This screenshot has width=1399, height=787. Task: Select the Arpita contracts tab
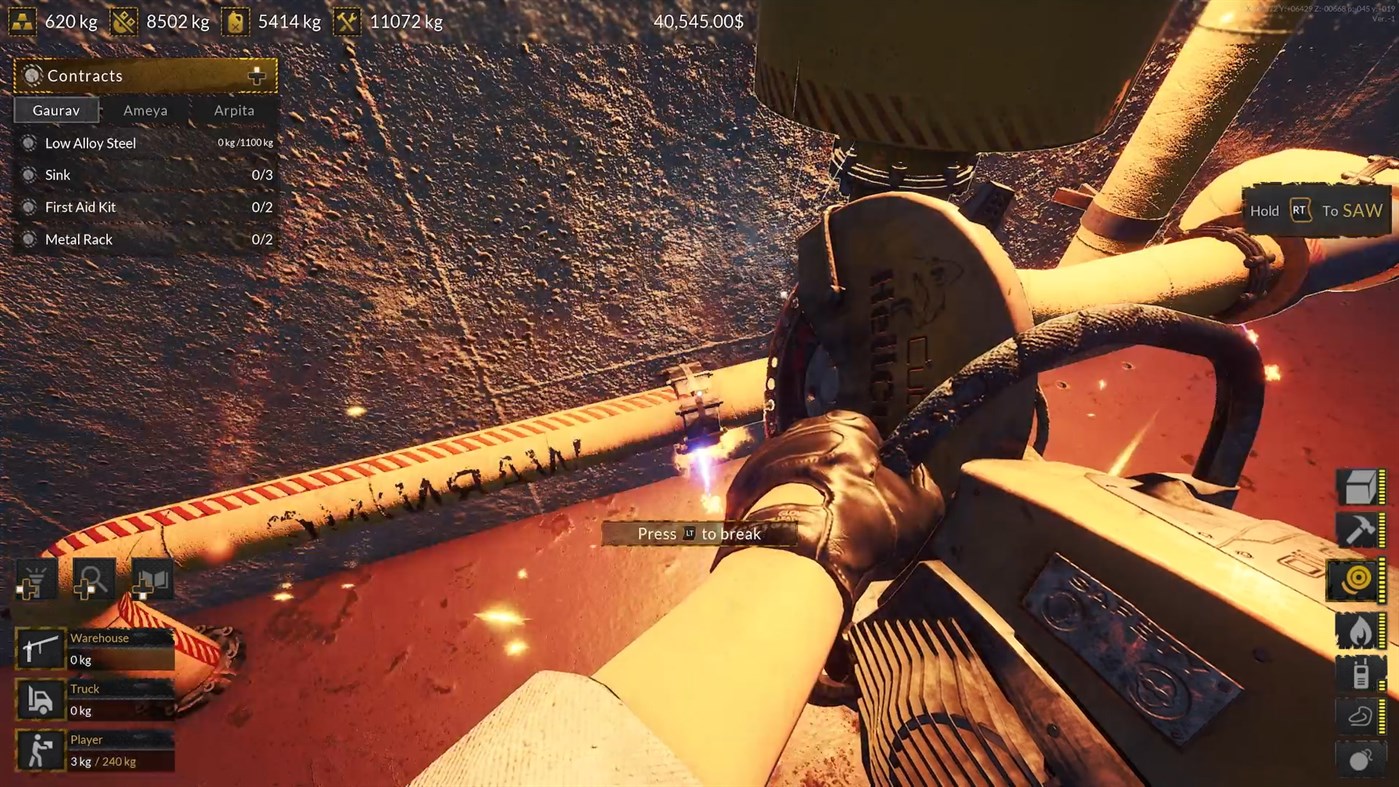[234, 110]
